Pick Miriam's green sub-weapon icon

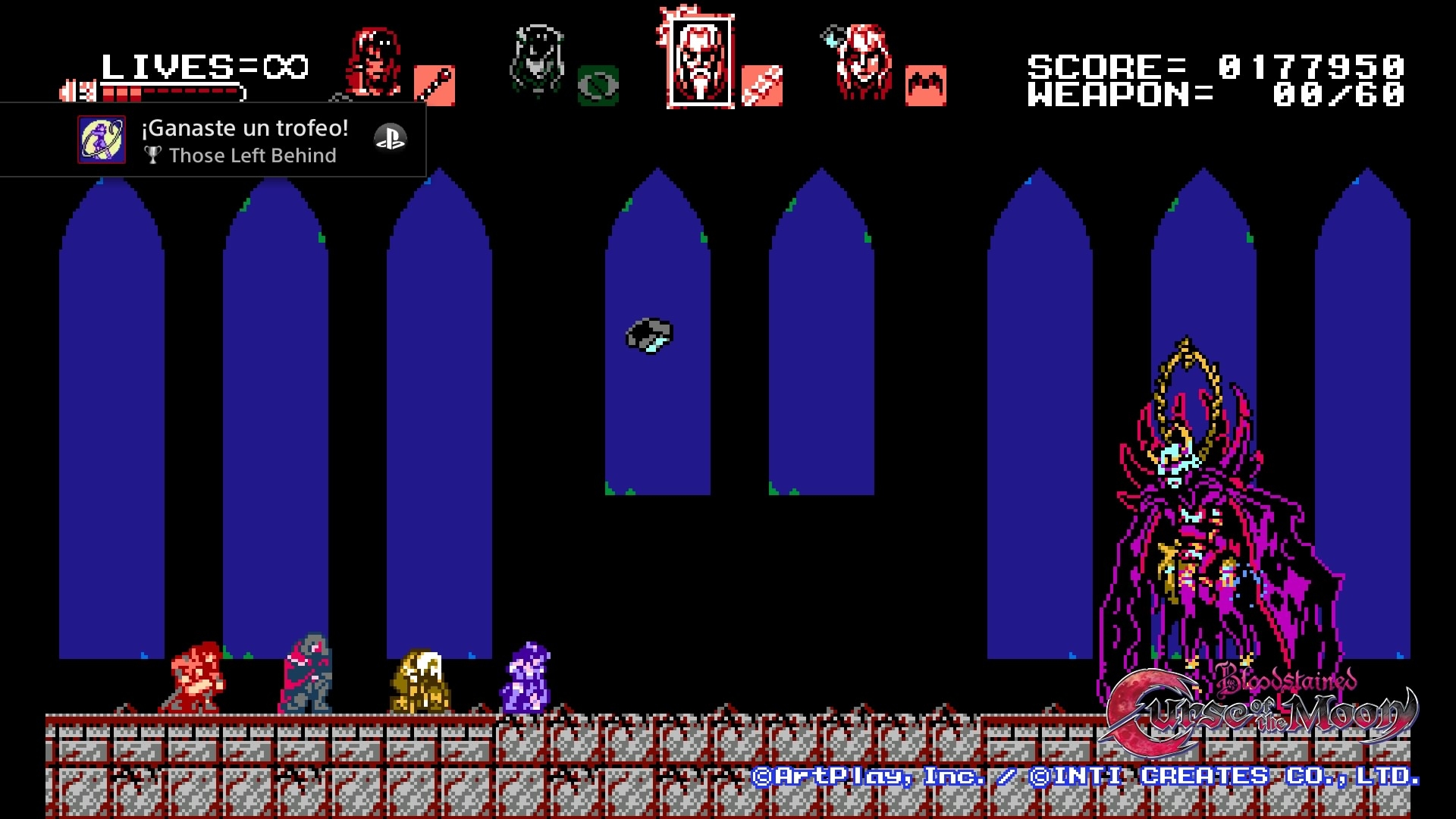point(598,85)
